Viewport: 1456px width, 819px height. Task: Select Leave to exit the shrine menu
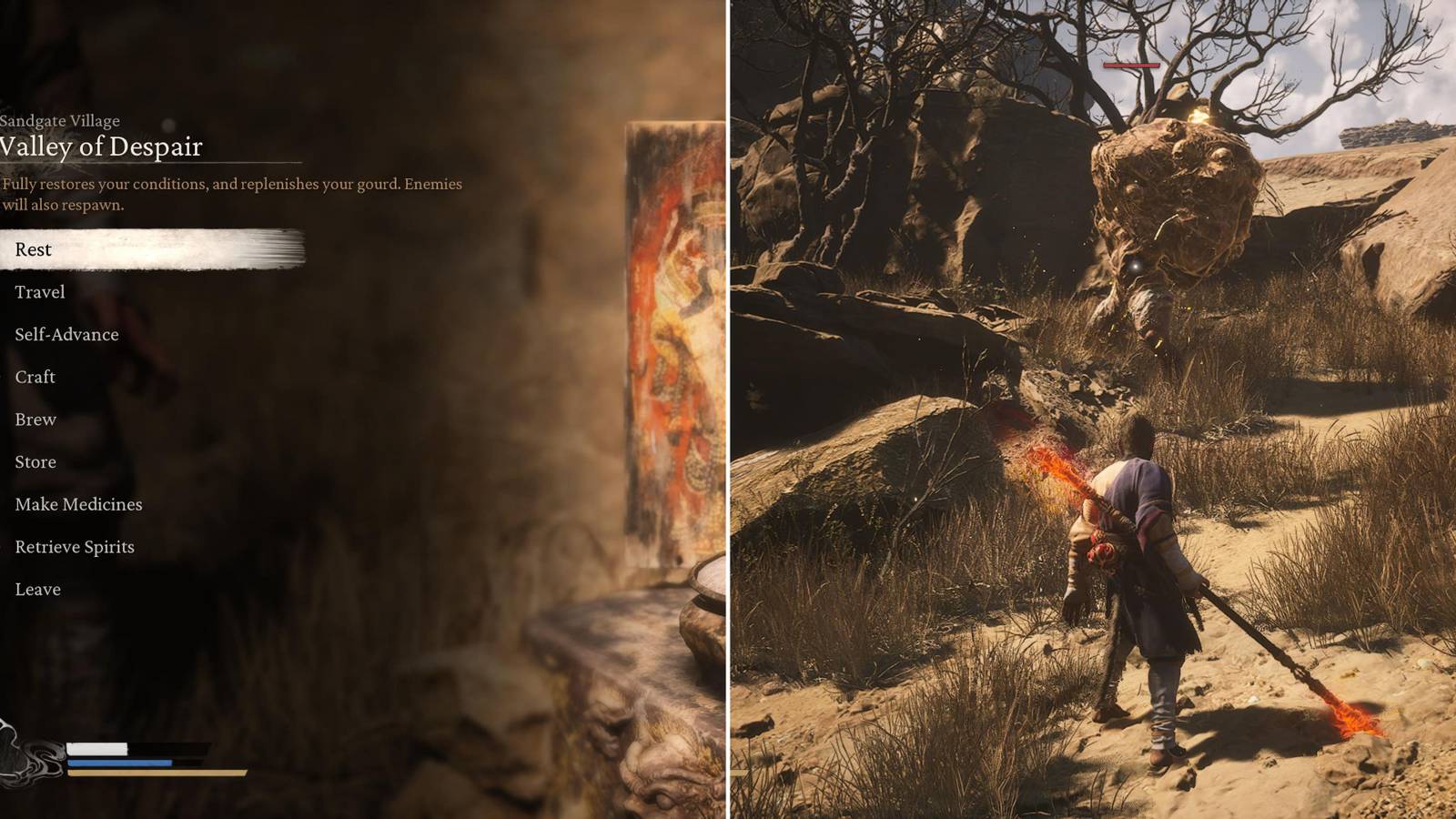[37, 589]
